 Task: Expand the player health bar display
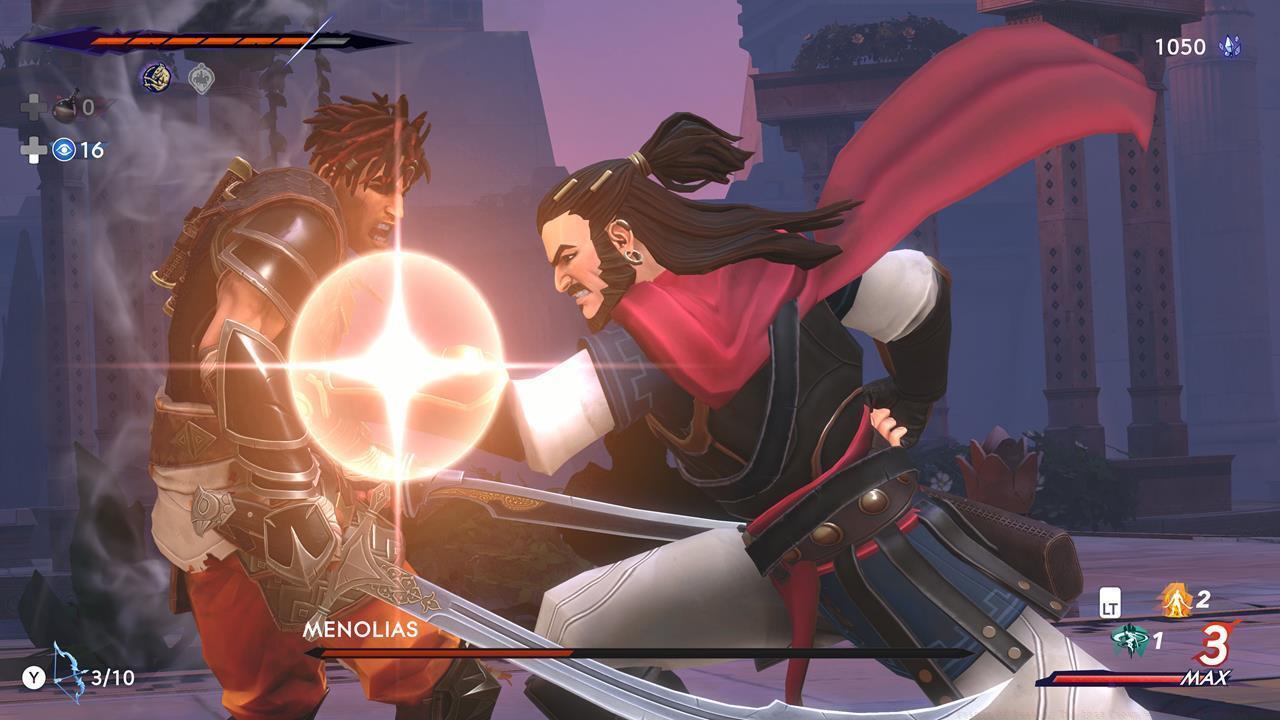click(200, 41)
